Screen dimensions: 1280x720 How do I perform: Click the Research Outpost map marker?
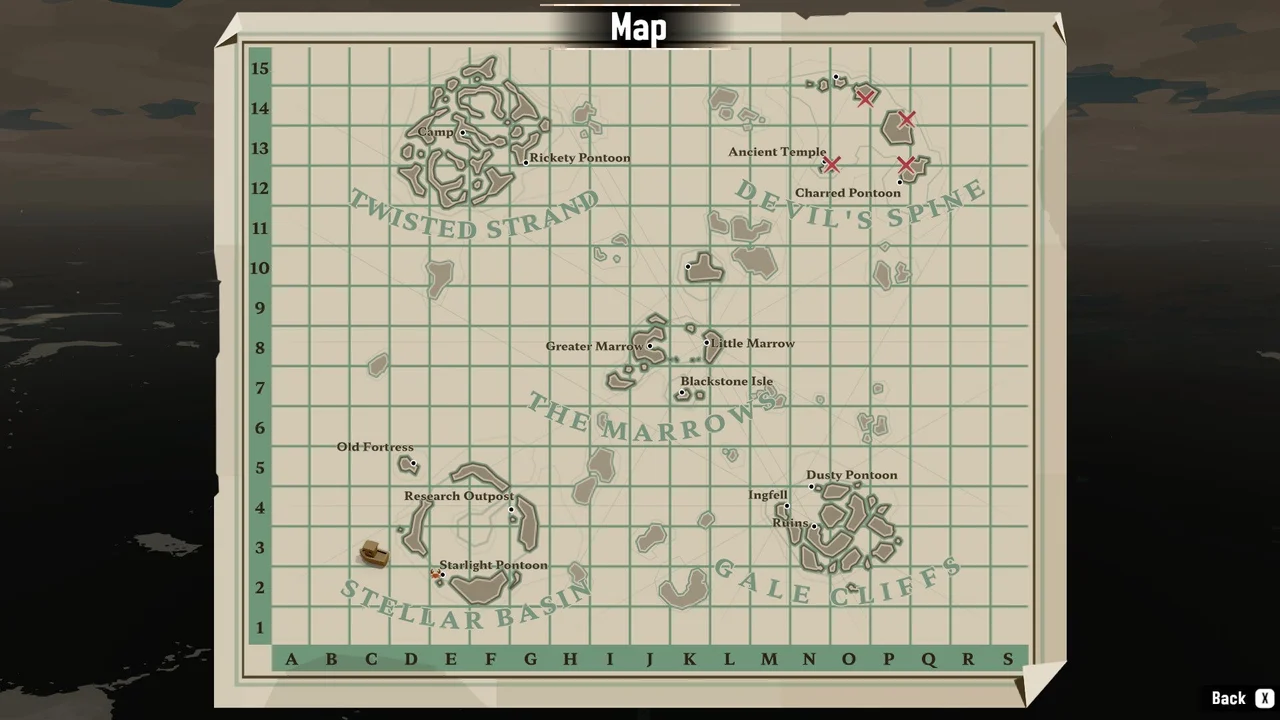[x=512, y=509]
